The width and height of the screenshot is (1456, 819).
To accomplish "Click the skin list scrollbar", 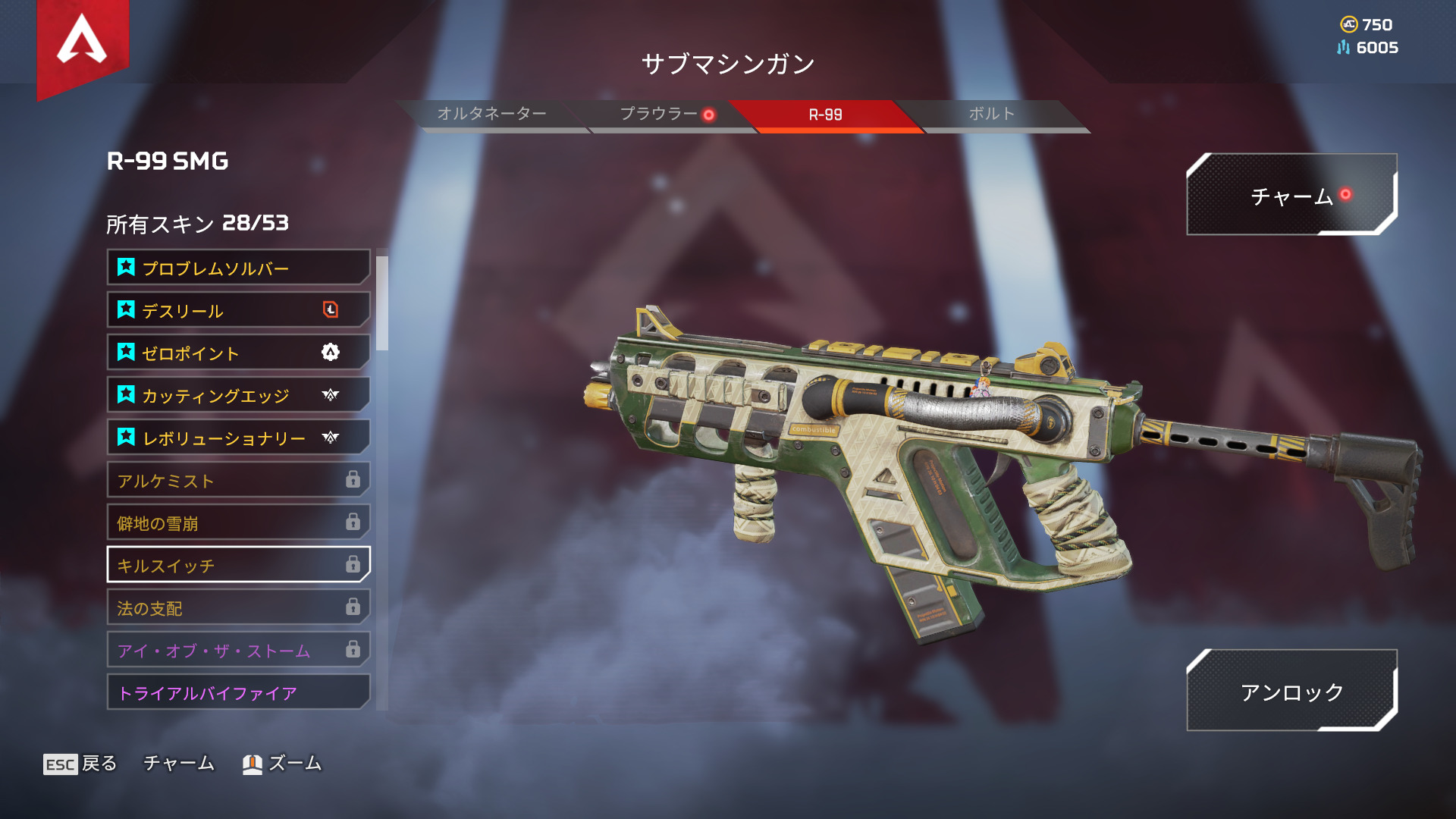I will tap(382, 303).
